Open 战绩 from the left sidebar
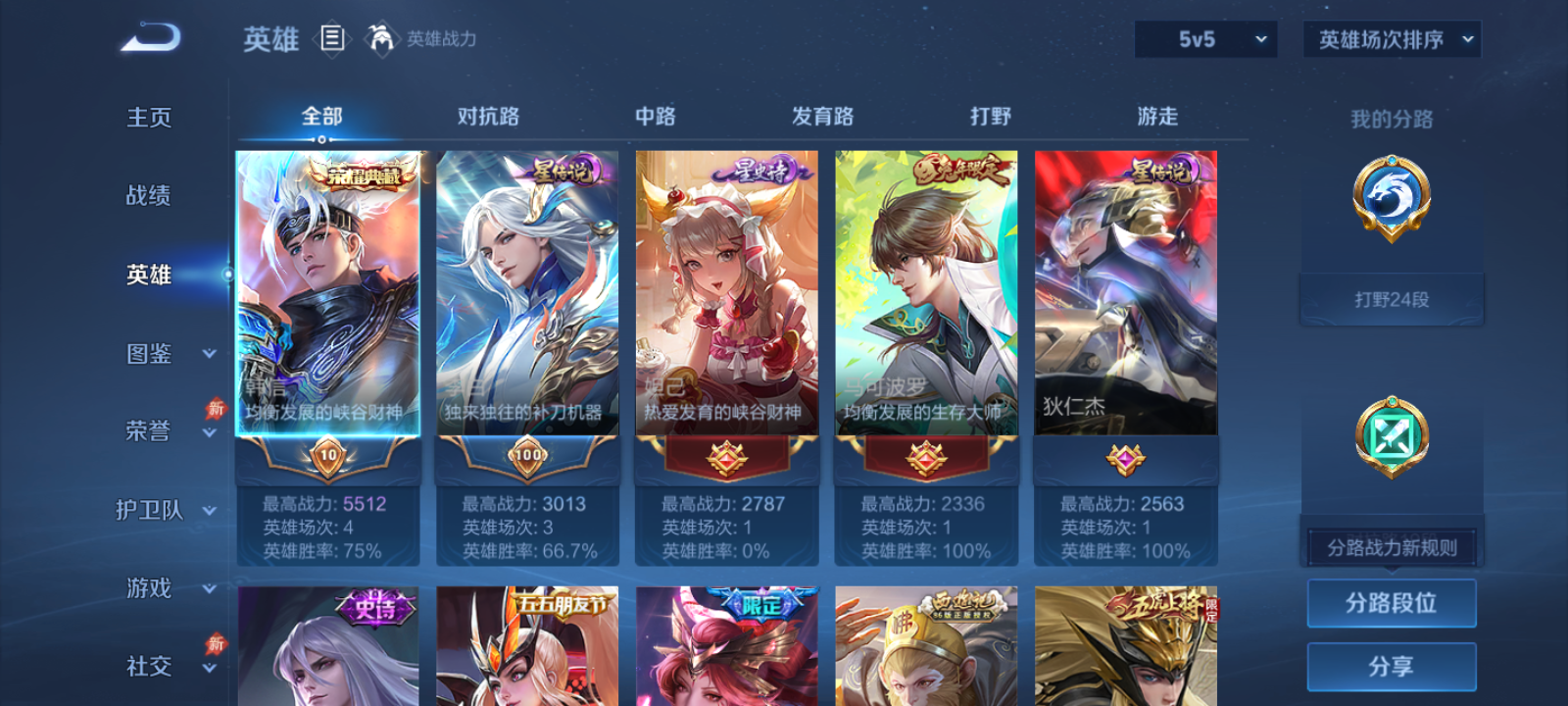1568x706 pixels. [150, 196]
